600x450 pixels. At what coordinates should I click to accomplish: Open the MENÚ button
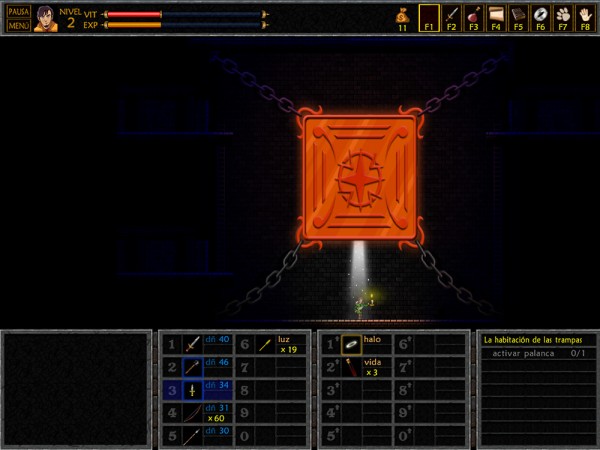tap(18, 25)
